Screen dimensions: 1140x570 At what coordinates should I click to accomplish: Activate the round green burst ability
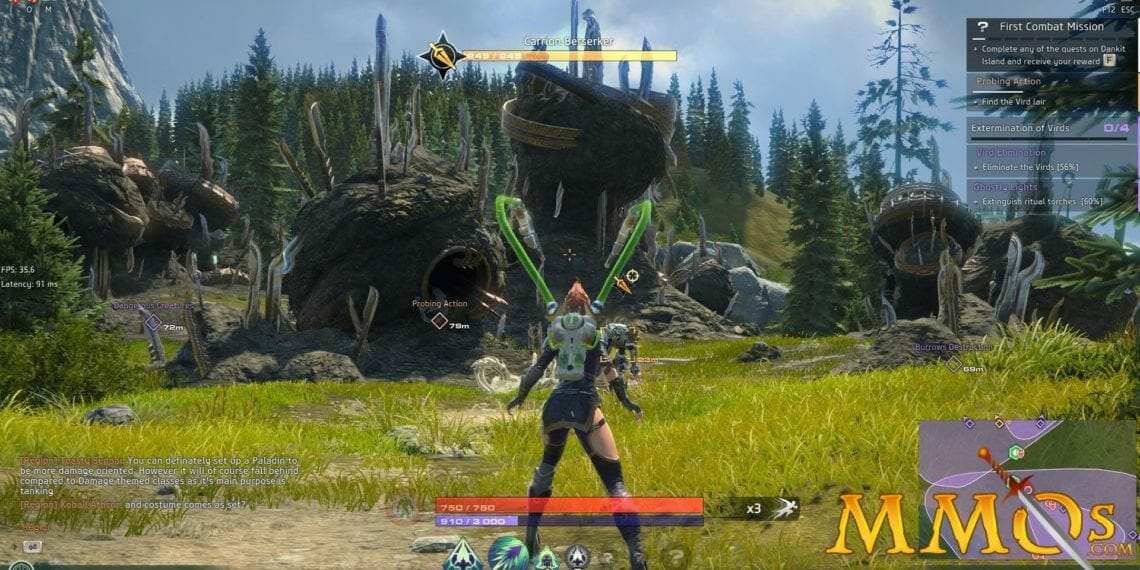pos(507,553)
